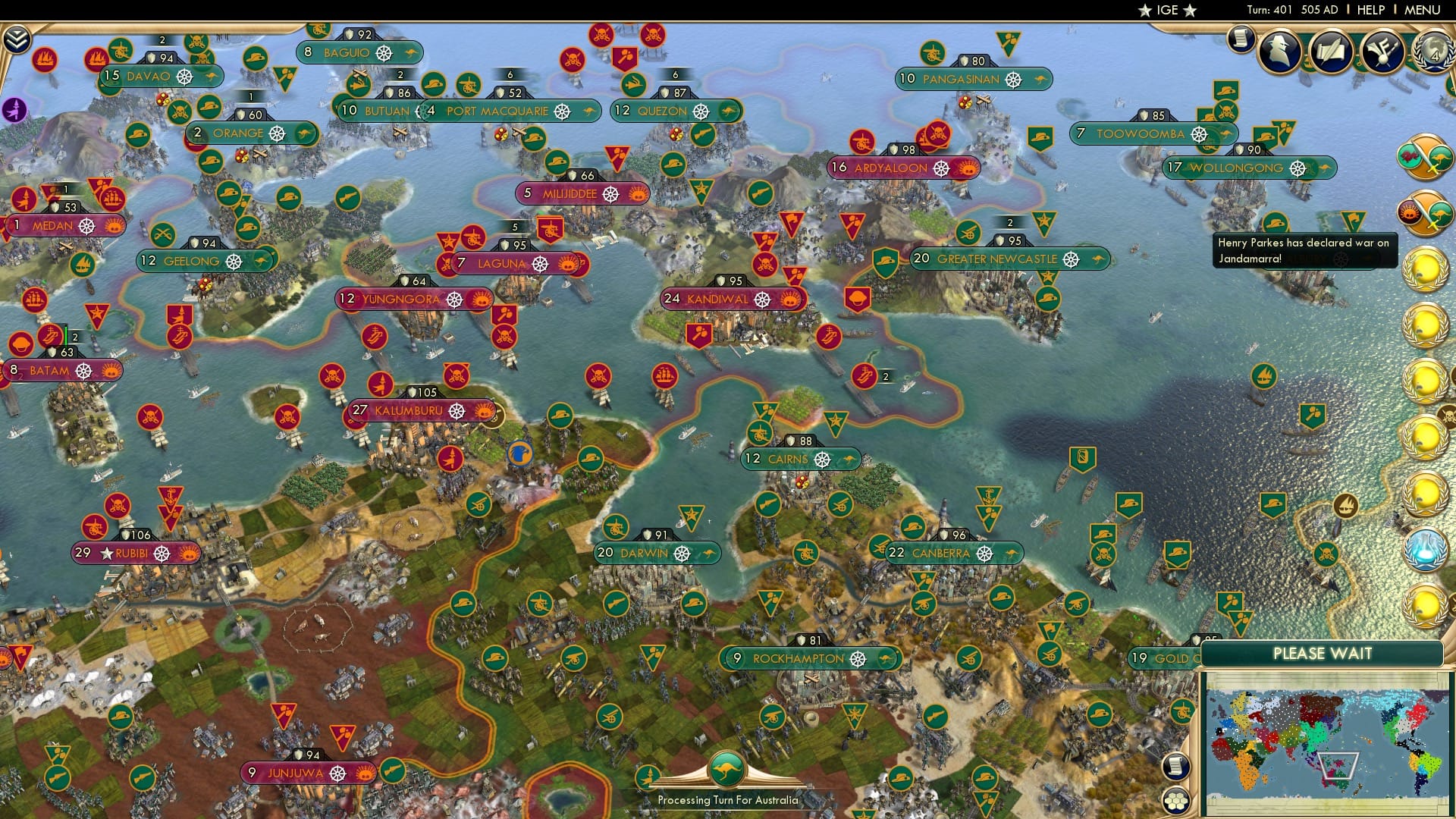Click the kangaroo banner at bottom center
The height and width of the screenshot is (819, 1456).
tap(726, 767)
